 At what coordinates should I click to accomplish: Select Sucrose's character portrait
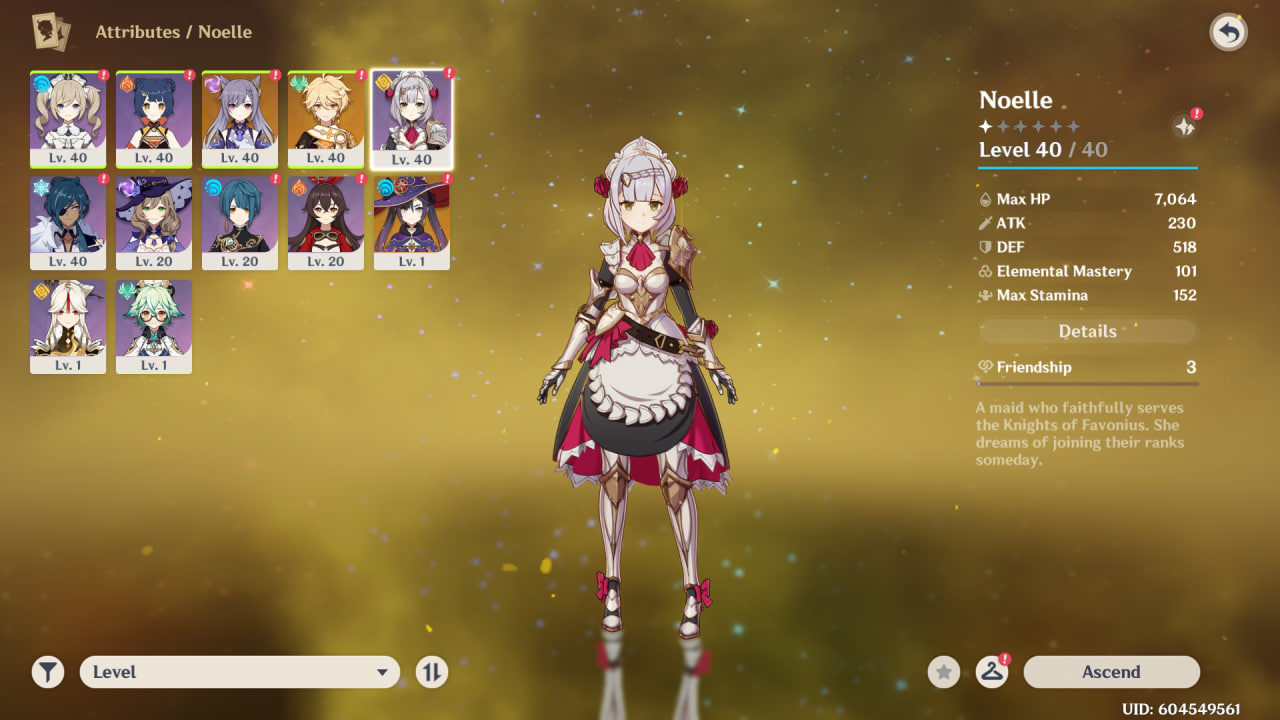click(154, 327)
